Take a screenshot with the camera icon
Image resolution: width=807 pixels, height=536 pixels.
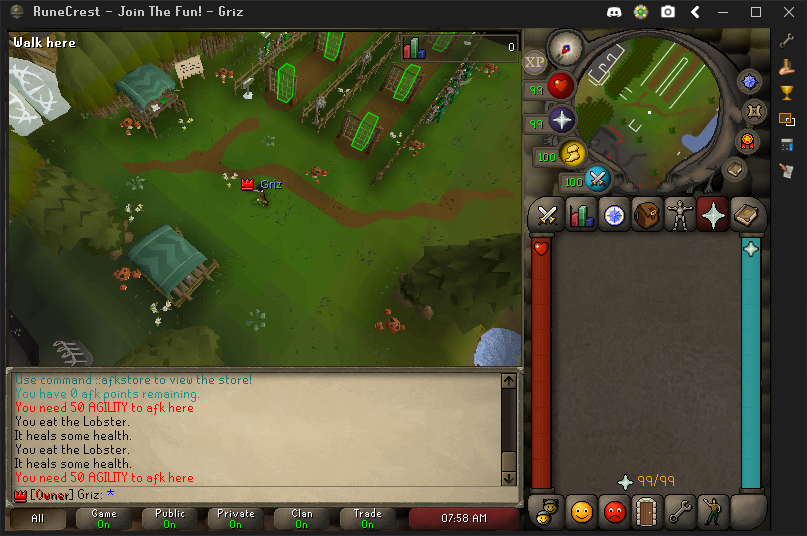667,12
